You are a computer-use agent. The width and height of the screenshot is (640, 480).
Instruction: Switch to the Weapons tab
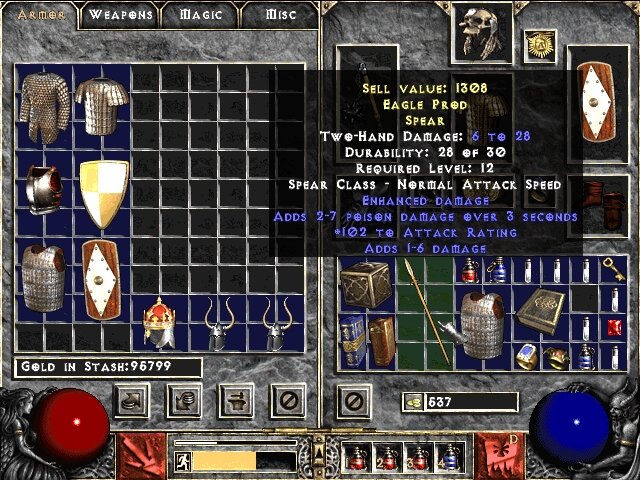point(120,15)
